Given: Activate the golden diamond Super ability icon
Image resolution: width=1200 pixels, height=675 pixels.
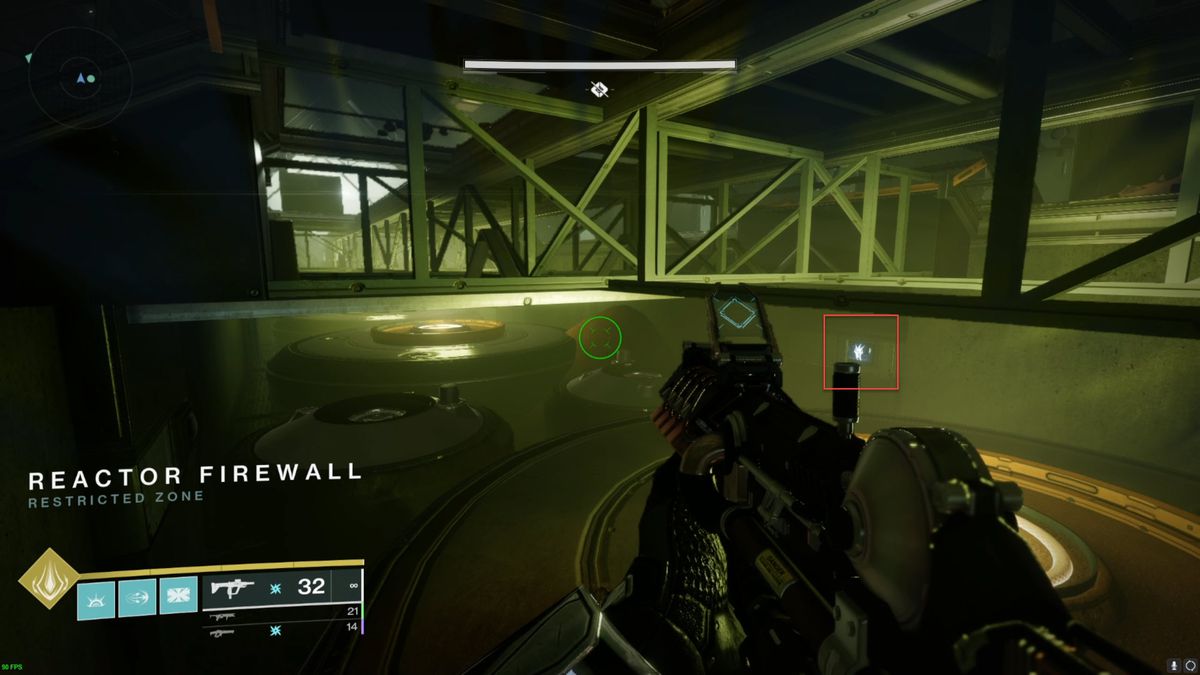Looking at the screenshot, I should click(x=46, y=577).
